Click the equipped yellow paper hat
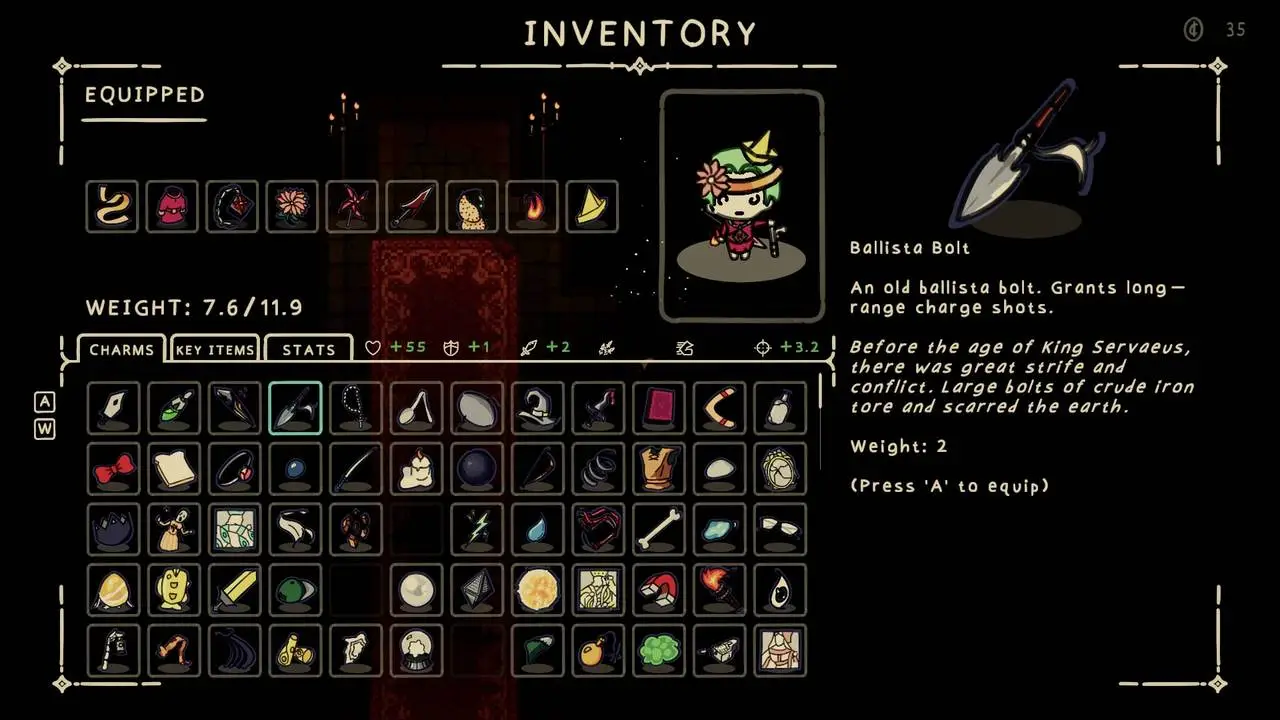Image resolution: width=1280 pixels, height=720 pixels. pos(592,206)
